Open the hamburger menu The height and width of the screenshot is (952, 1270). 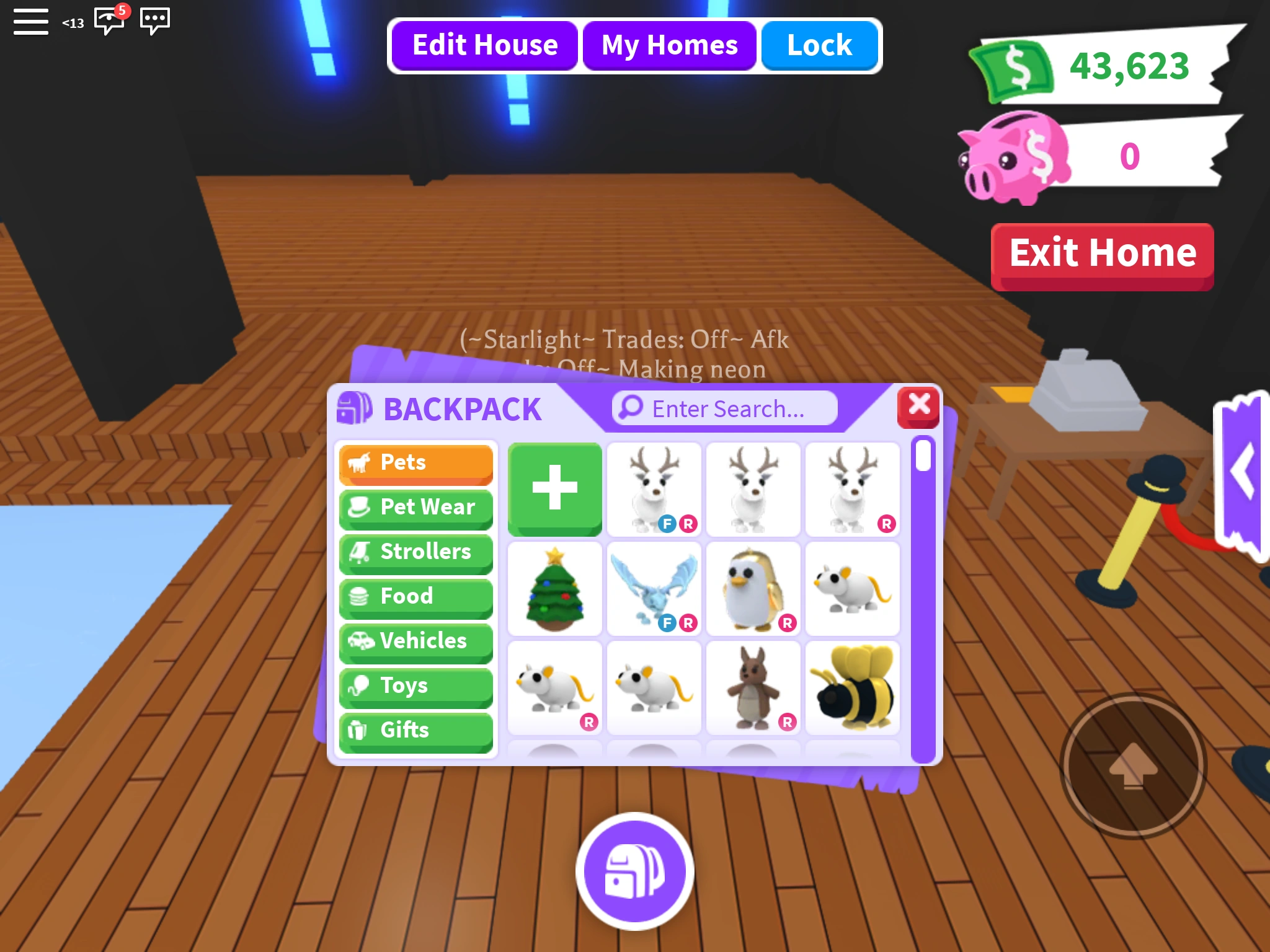click(x=30, y=21)
